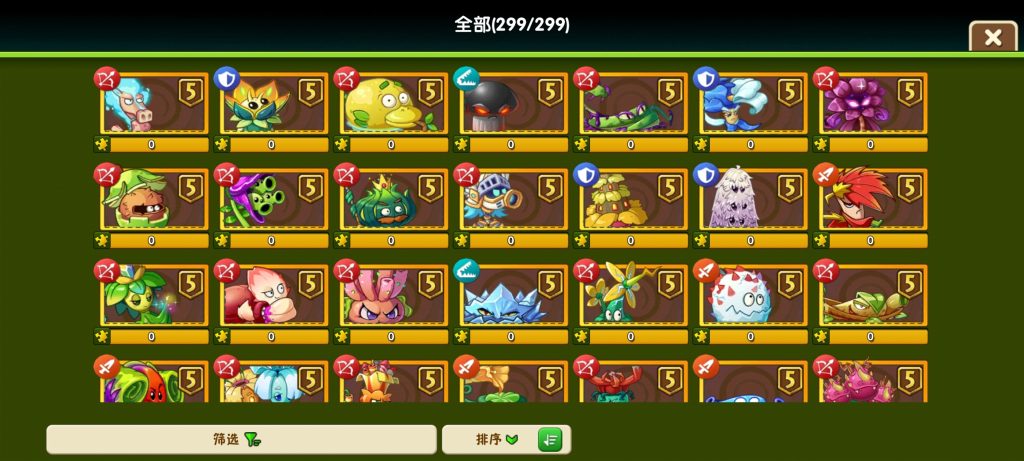Screen dimensions: 1024x461
Task: Choose the black mushroom with red eyes card
Action: [511, 105]
